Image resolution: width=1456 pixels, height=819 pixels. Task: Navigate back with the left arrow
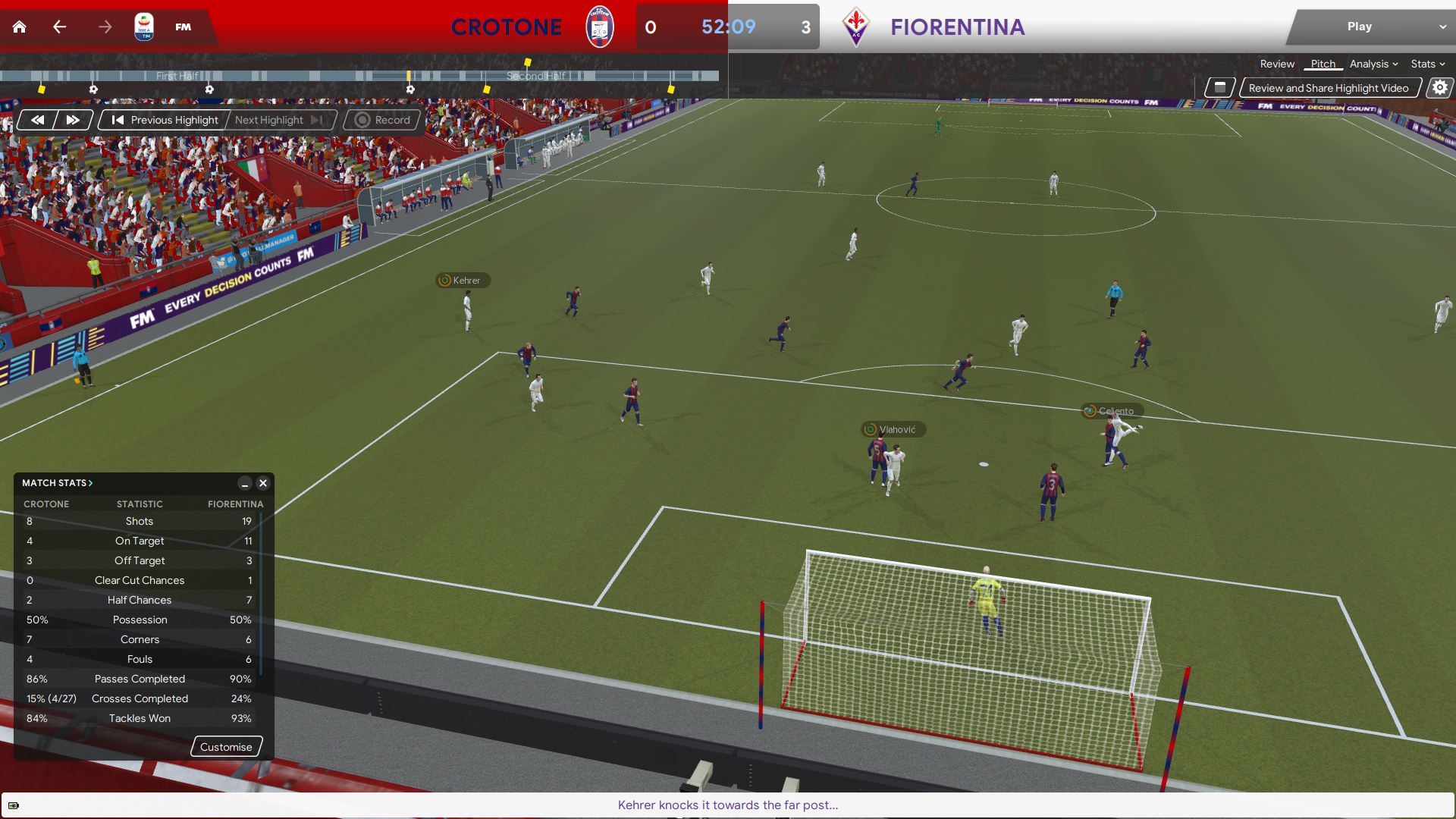tap(60, 27)
